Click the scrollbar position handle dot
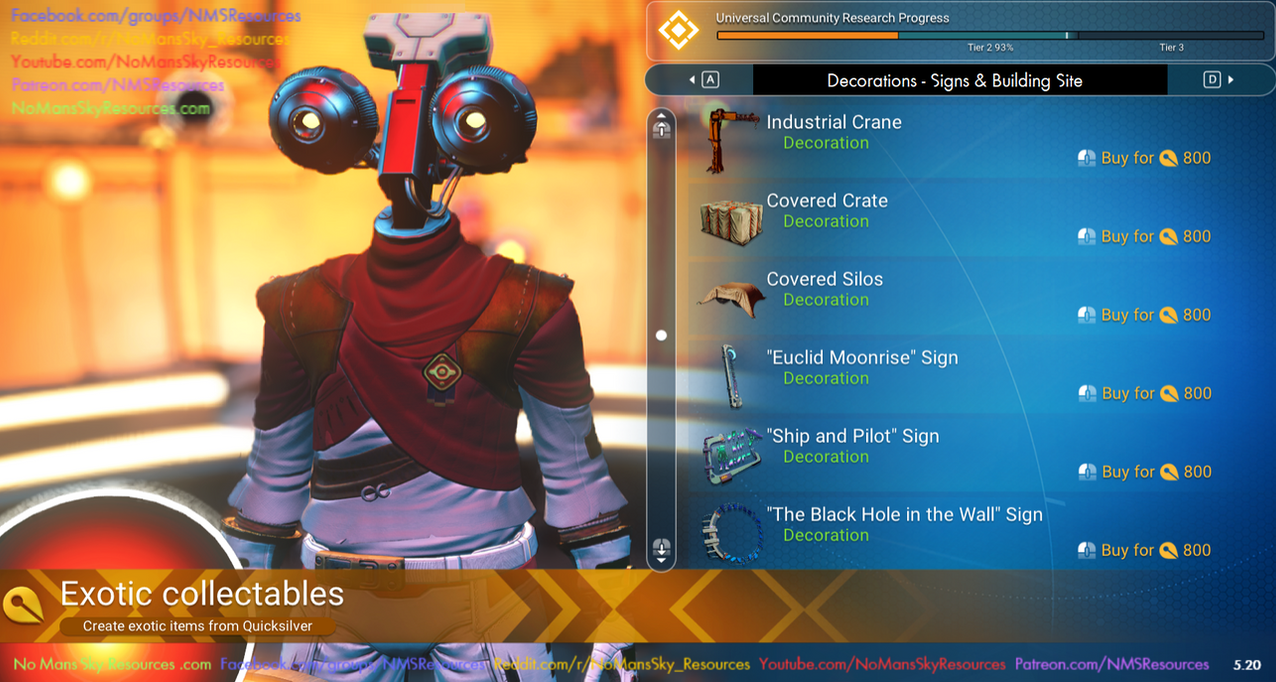The image size is (1276, 682). (x=661, y=336)
